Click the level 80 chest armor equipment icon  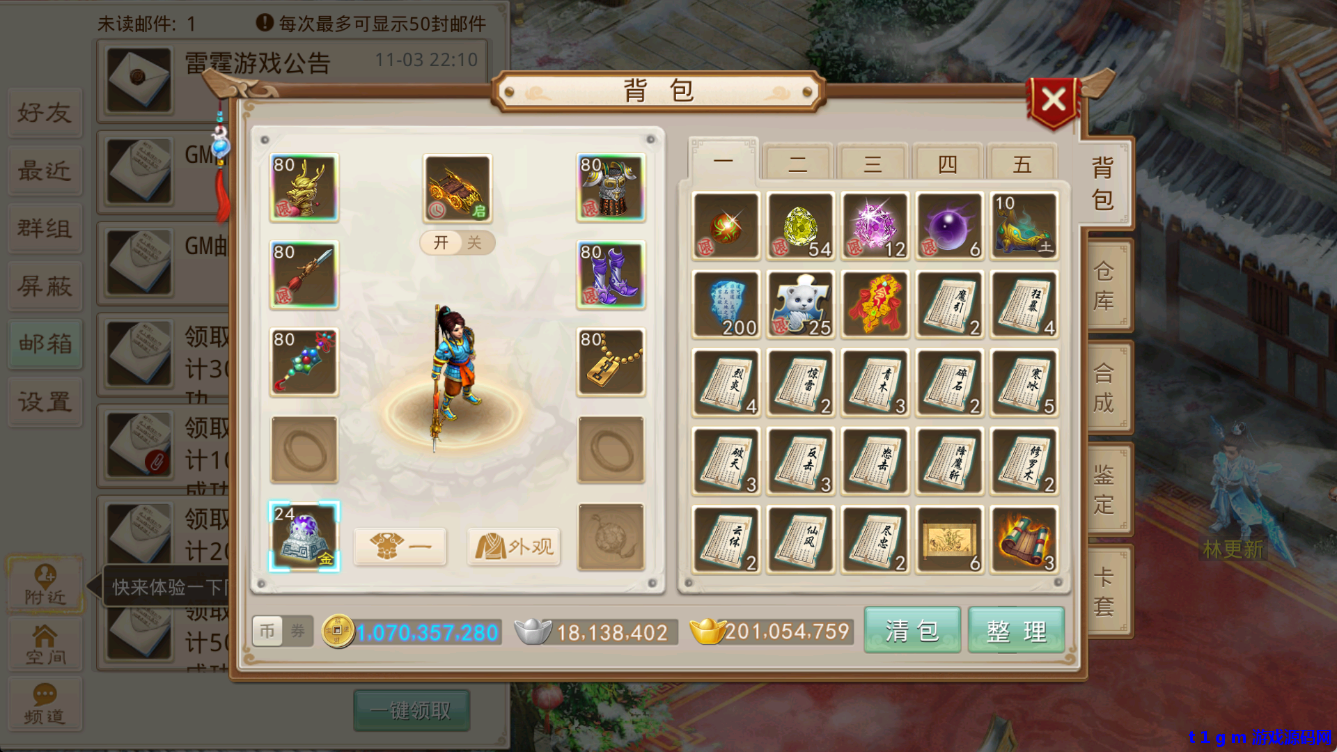coord(610,188)
